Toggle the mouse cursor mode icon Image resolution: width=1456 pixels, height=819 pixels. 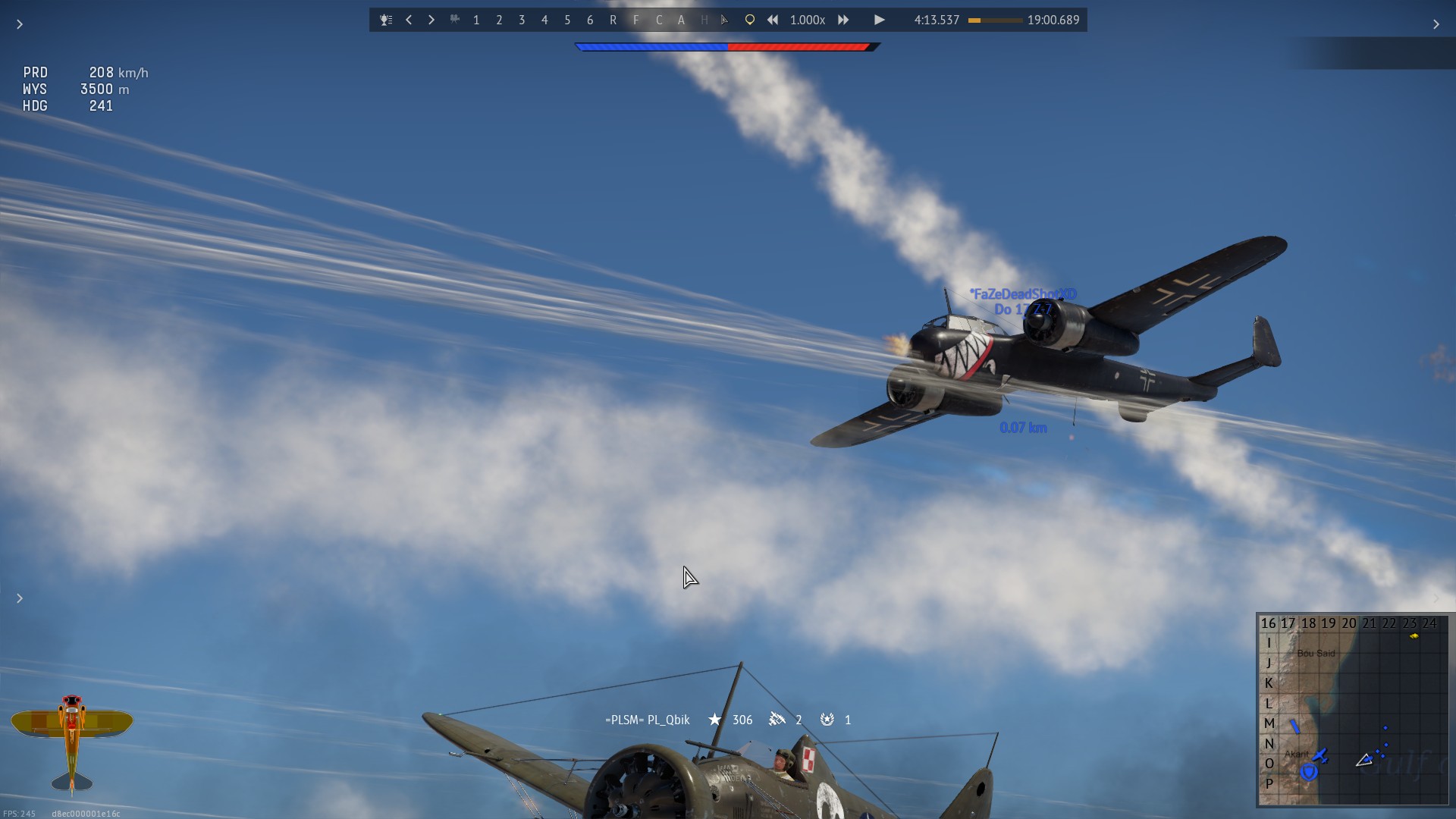click(x=725, y=20)
